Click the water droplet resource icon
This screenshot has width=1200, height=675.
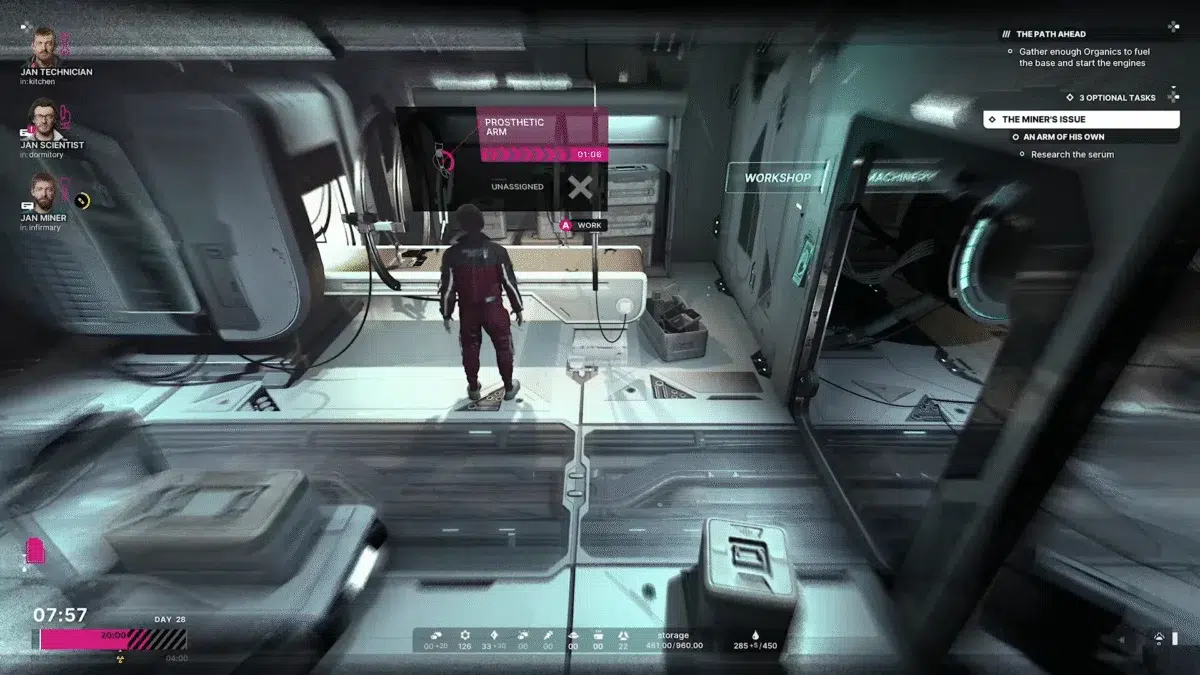pos(755,634)
